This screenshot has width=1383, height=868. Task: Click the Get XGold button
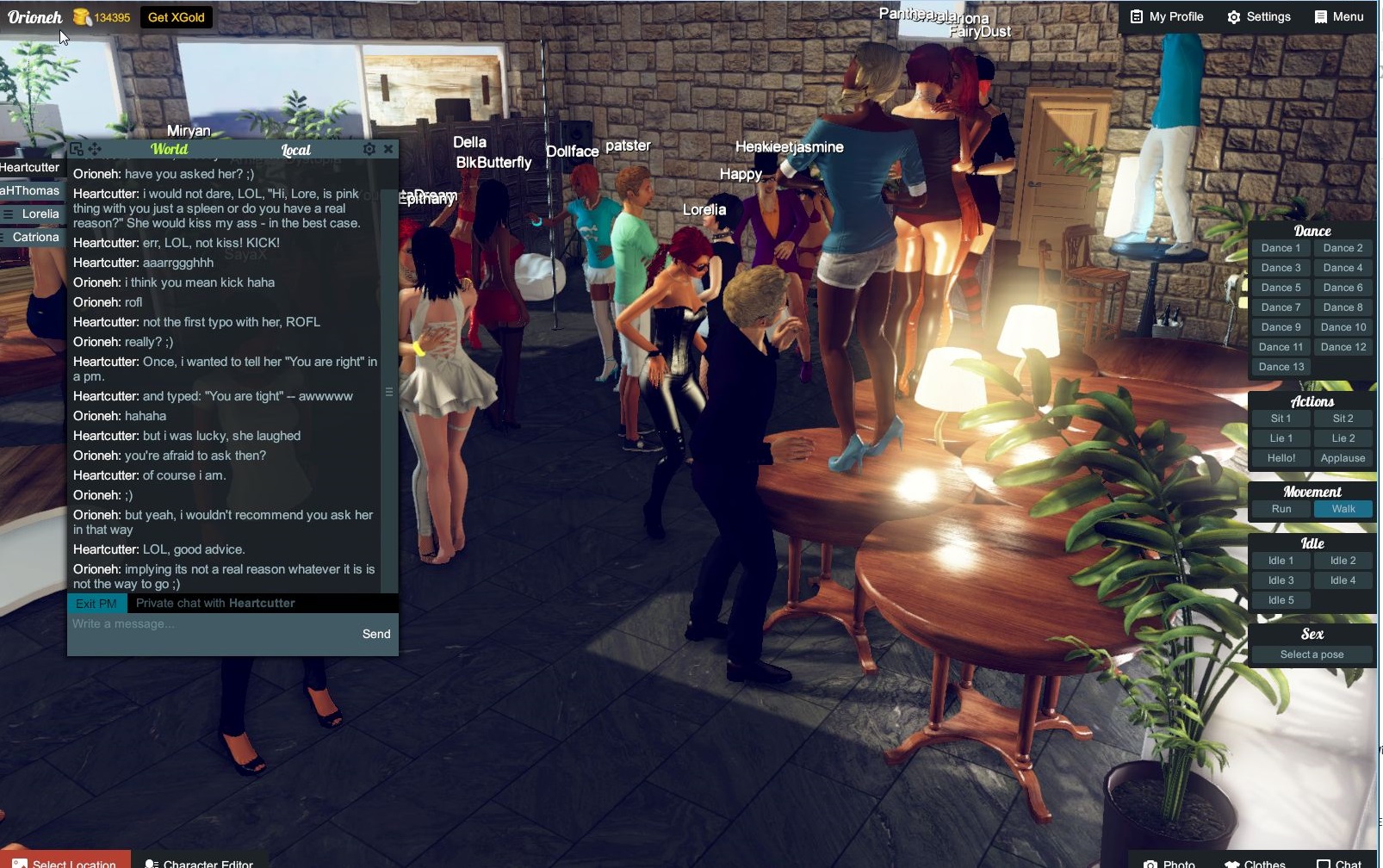point(175,15)
